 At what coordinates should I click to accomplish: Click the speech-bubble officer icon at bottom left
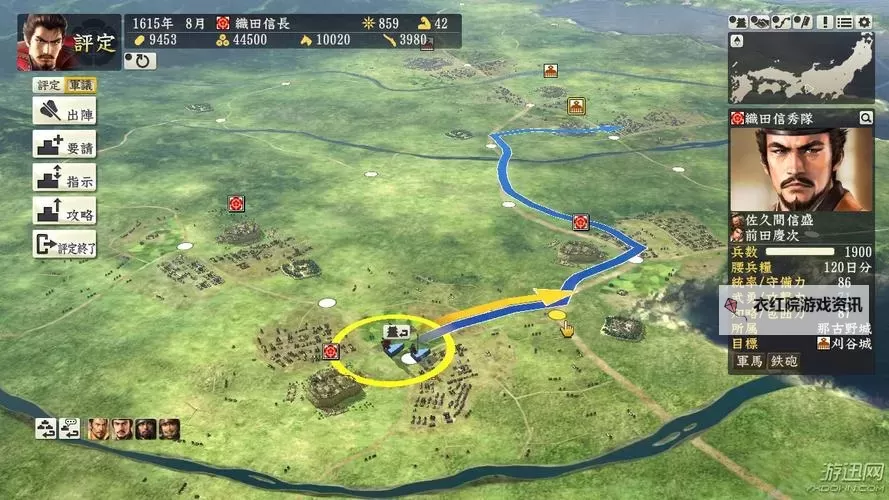(69, 429)
